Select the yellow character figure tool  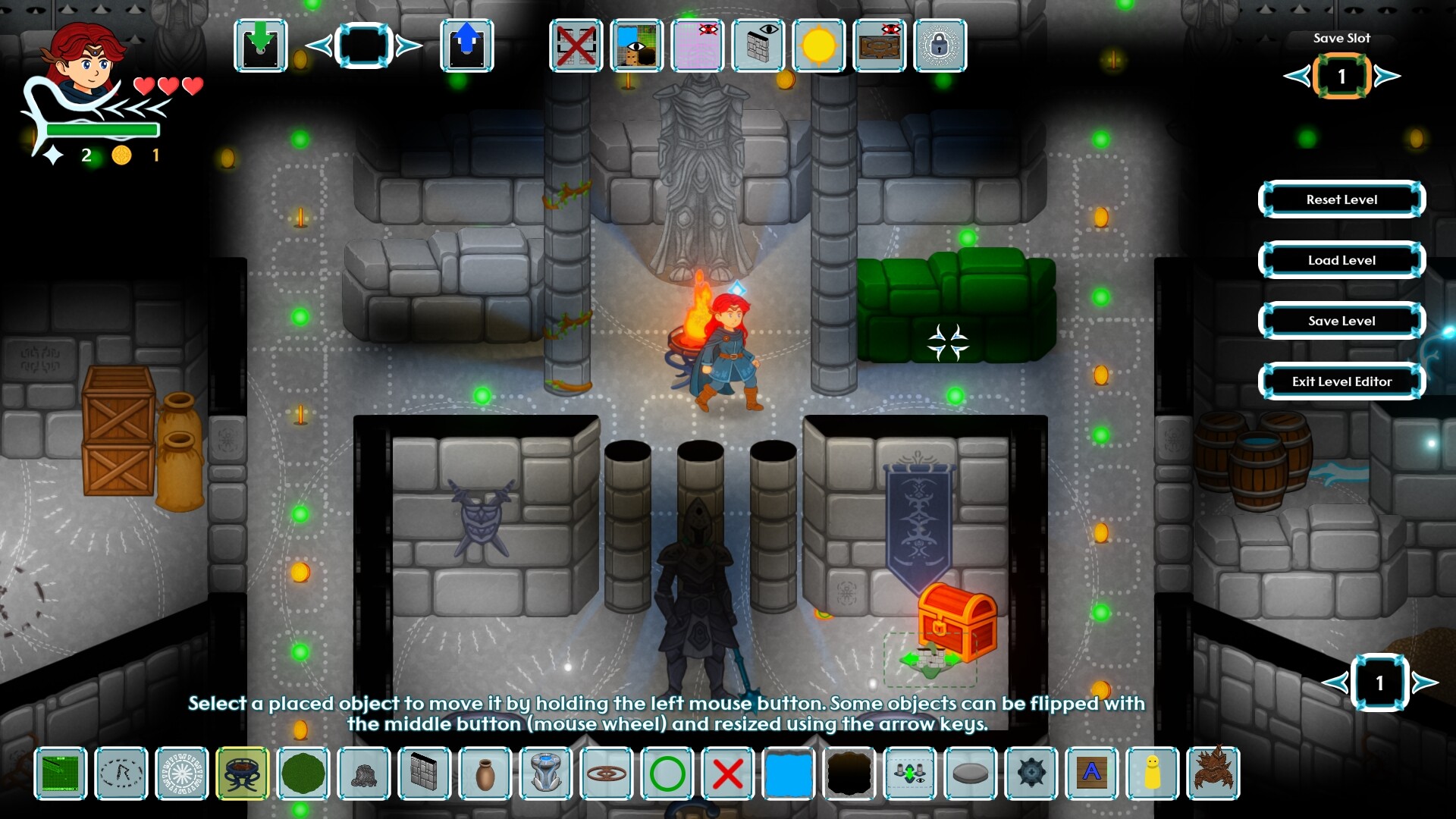pos(1153,773)
